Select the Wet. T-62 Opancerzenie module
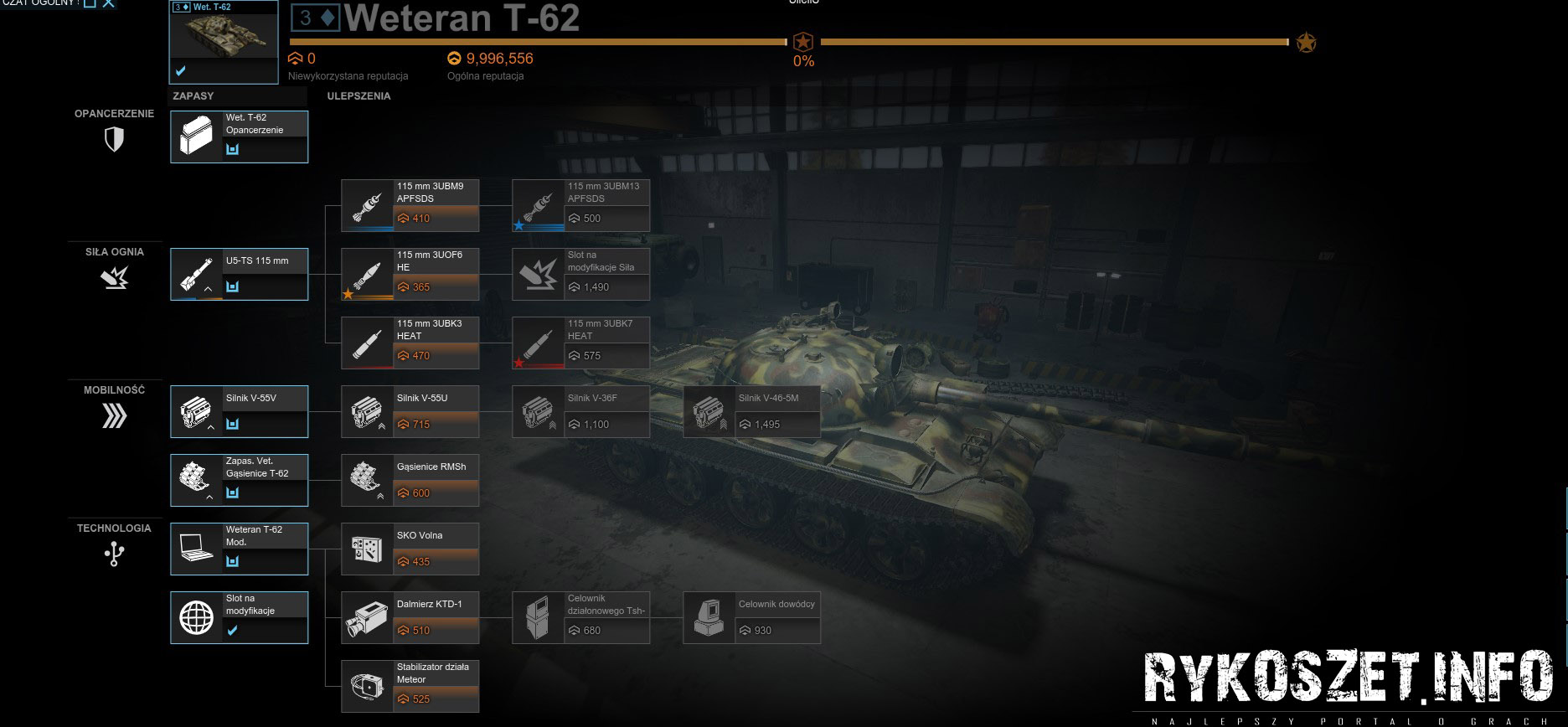The image size is (1568, 727). pyautogui.click(x=240, y=137)
